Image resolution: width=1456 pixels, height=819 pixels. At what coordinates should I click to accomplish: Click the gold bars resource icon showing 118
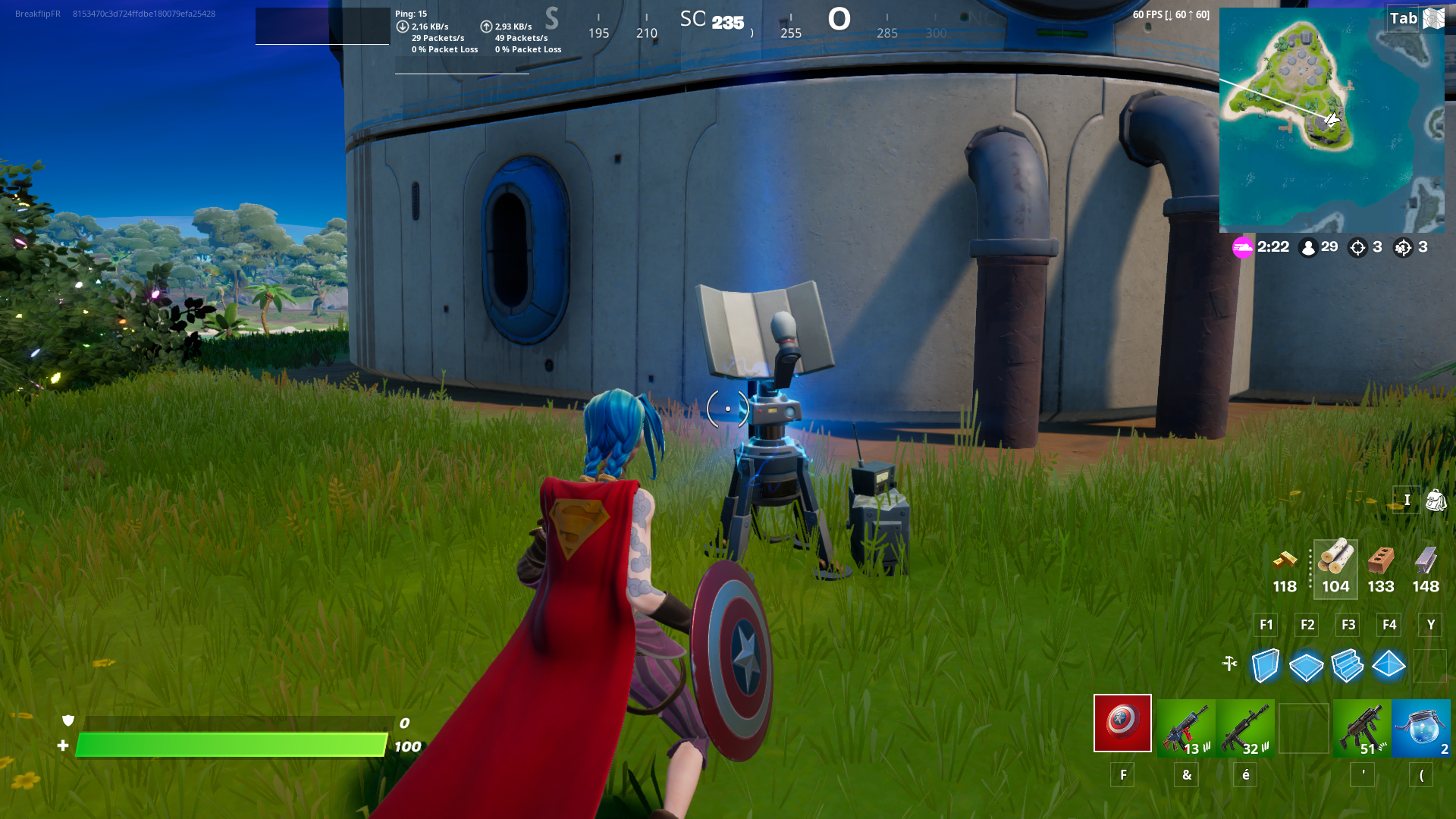coord(1285,565)
